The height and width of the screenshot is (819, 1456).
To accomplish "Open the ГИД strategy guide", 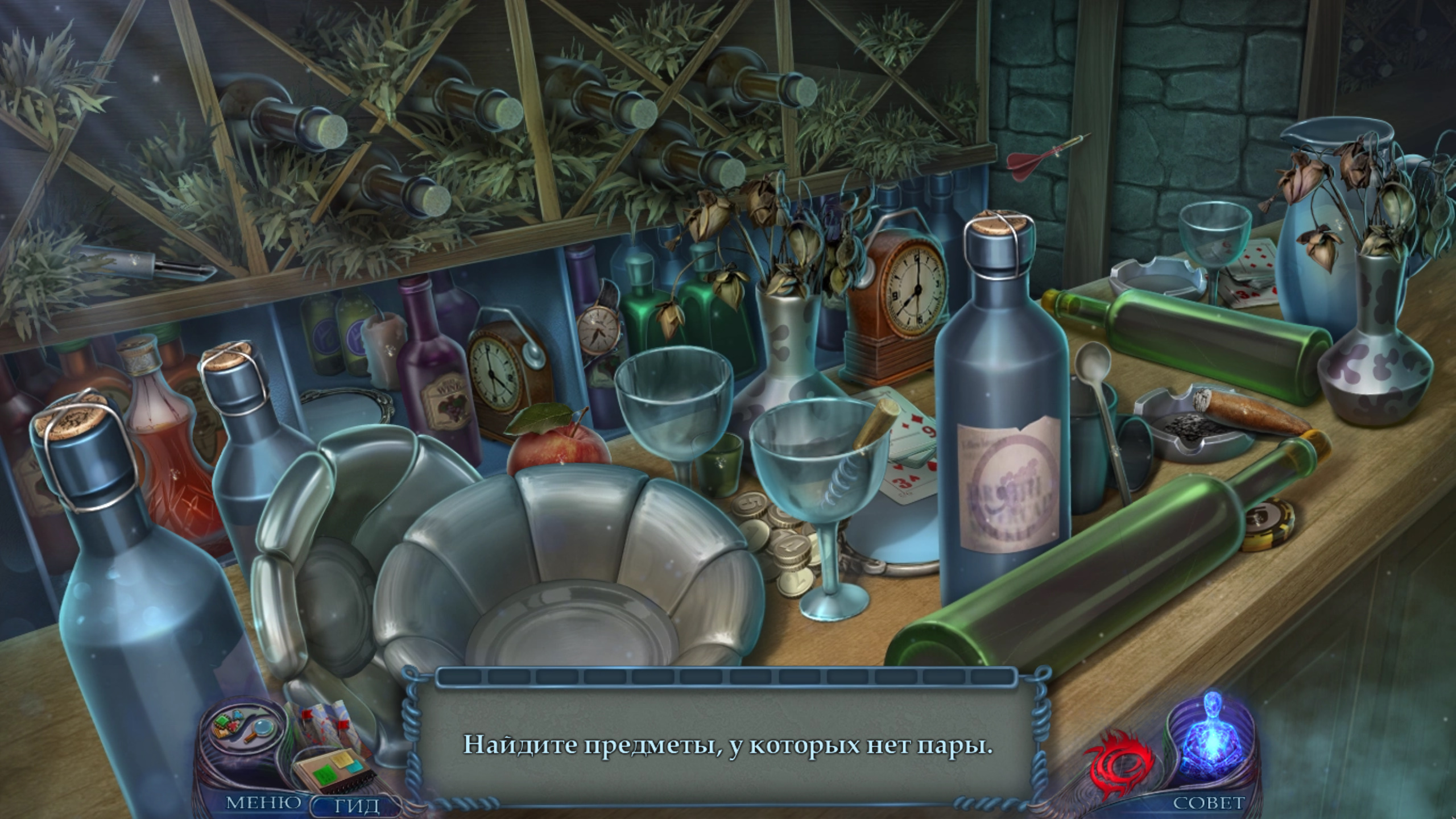I will 356,804.
